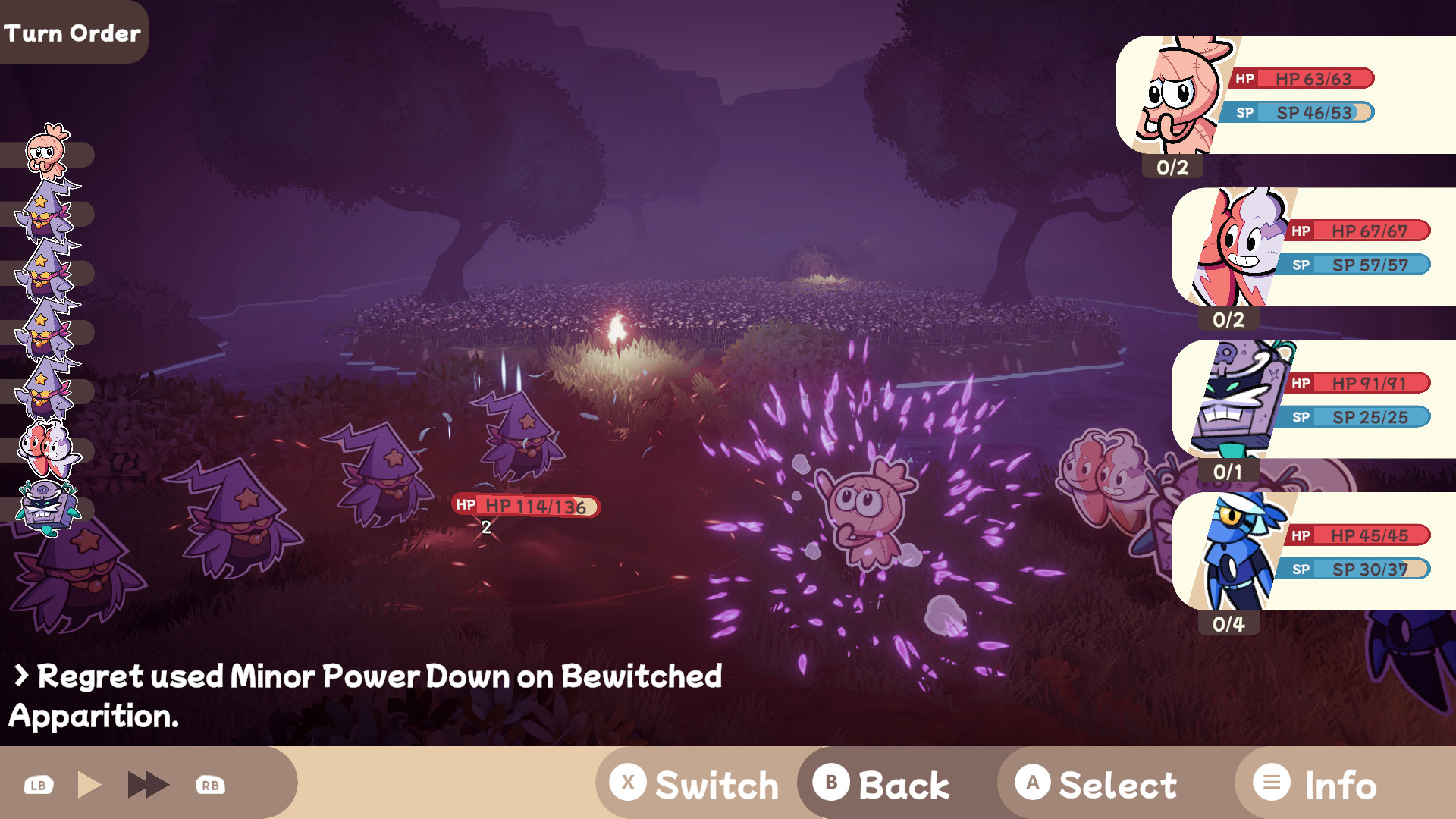Click the 0/1 badge under the robot's panel
This screenshot has height=819, width=1456.
point(1228,471)
